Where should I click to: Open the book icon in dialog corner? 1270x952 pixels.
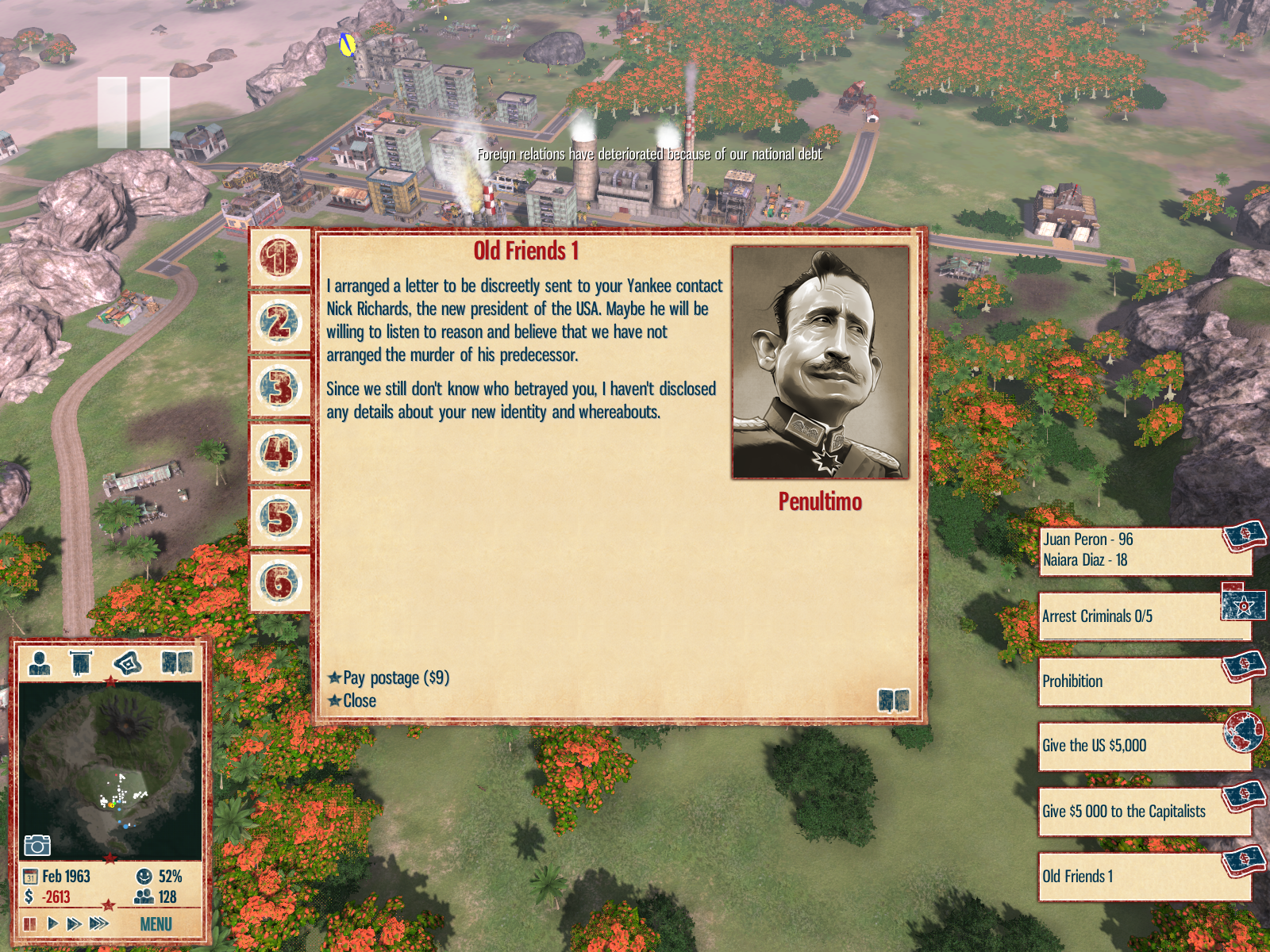point(893,701)
